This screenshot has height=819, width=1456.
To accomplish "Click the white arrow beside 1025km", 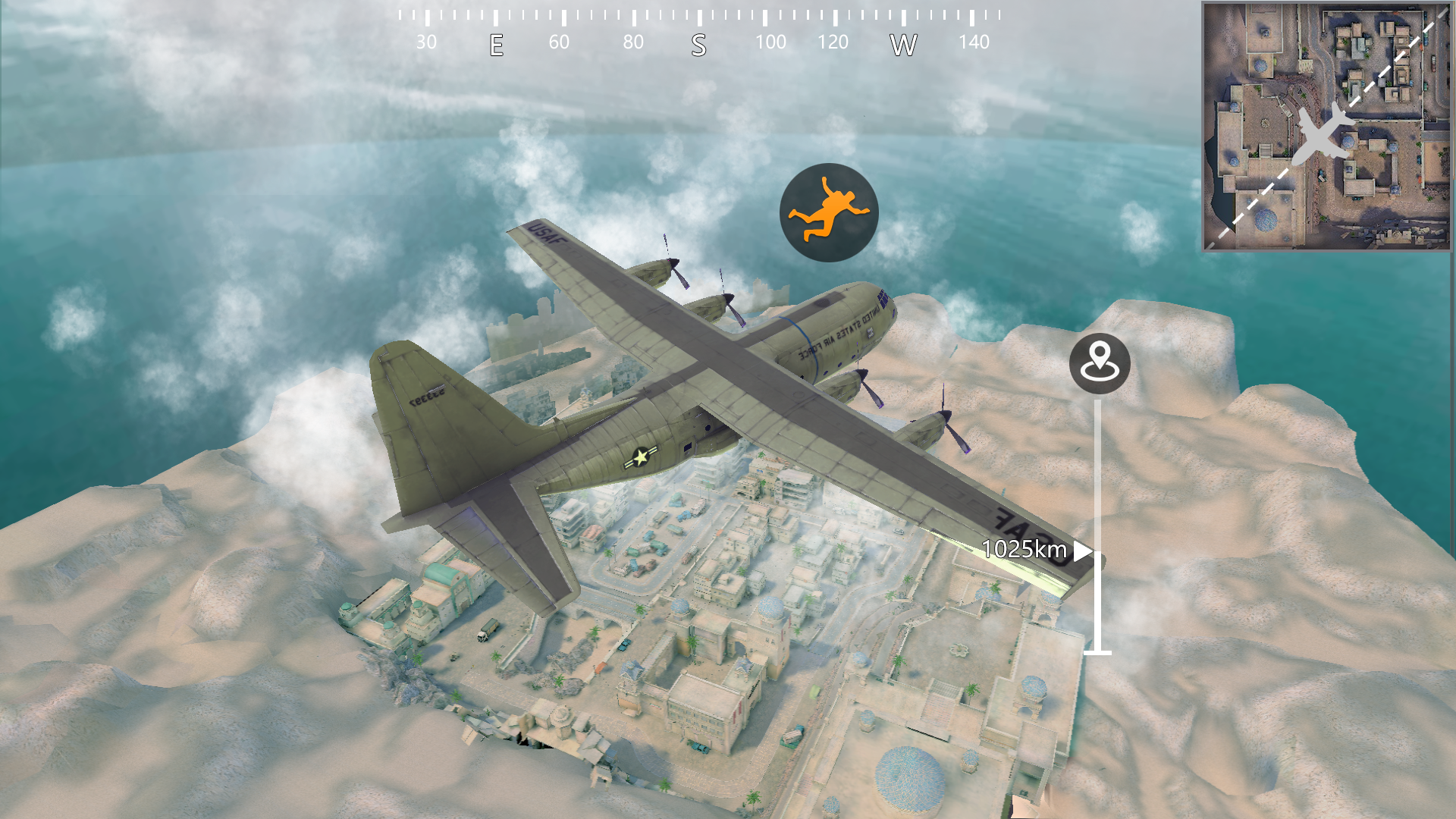I will pos(1081,551).
